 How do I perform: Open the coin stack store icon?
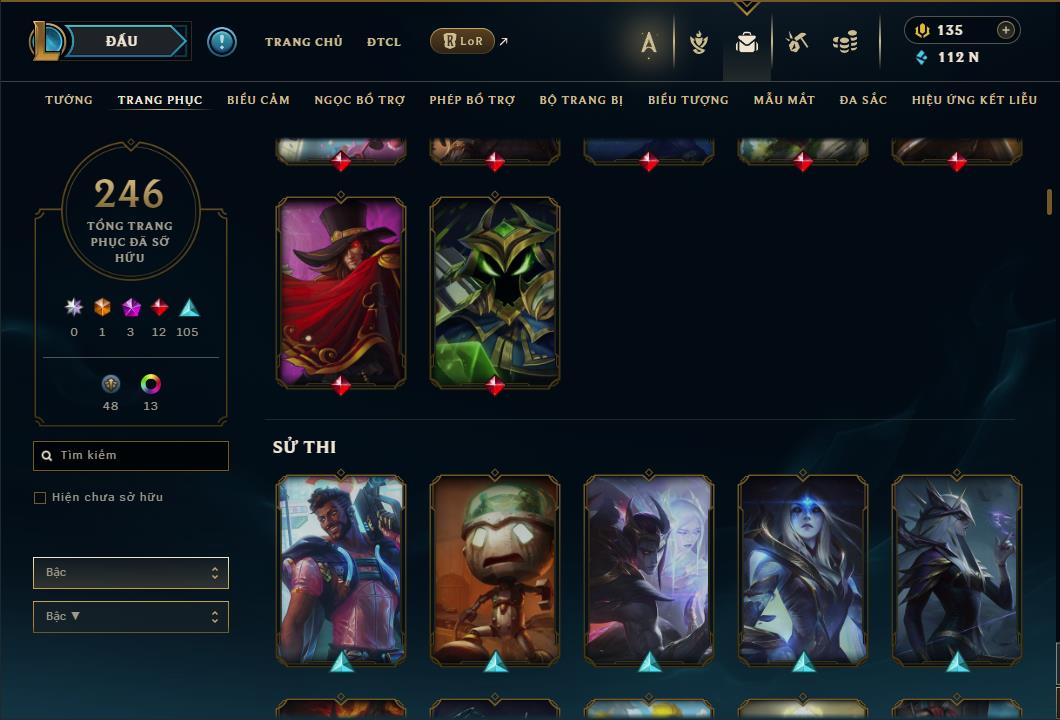point(845,42)
